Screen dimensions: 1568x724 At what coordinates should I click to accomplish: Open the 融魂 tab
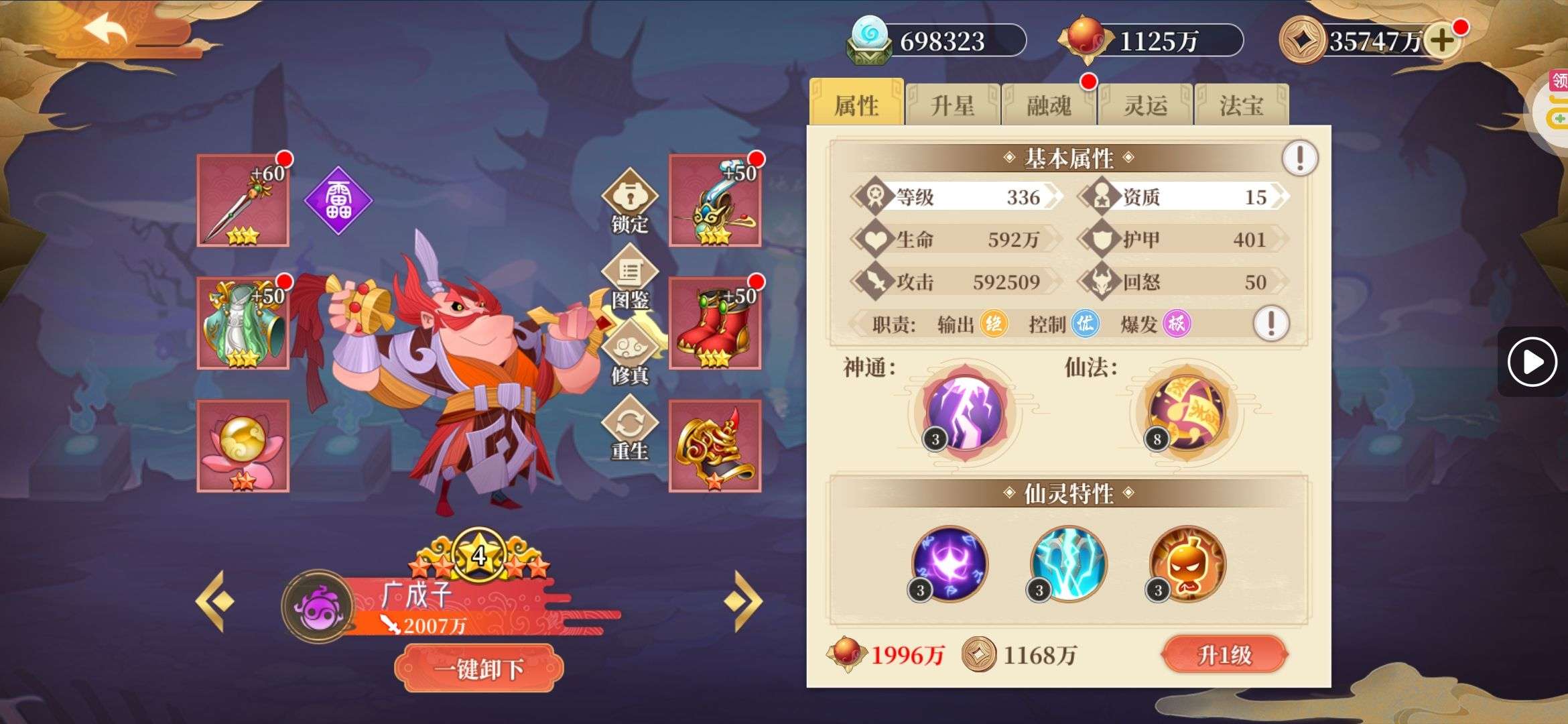(1049, 105)
